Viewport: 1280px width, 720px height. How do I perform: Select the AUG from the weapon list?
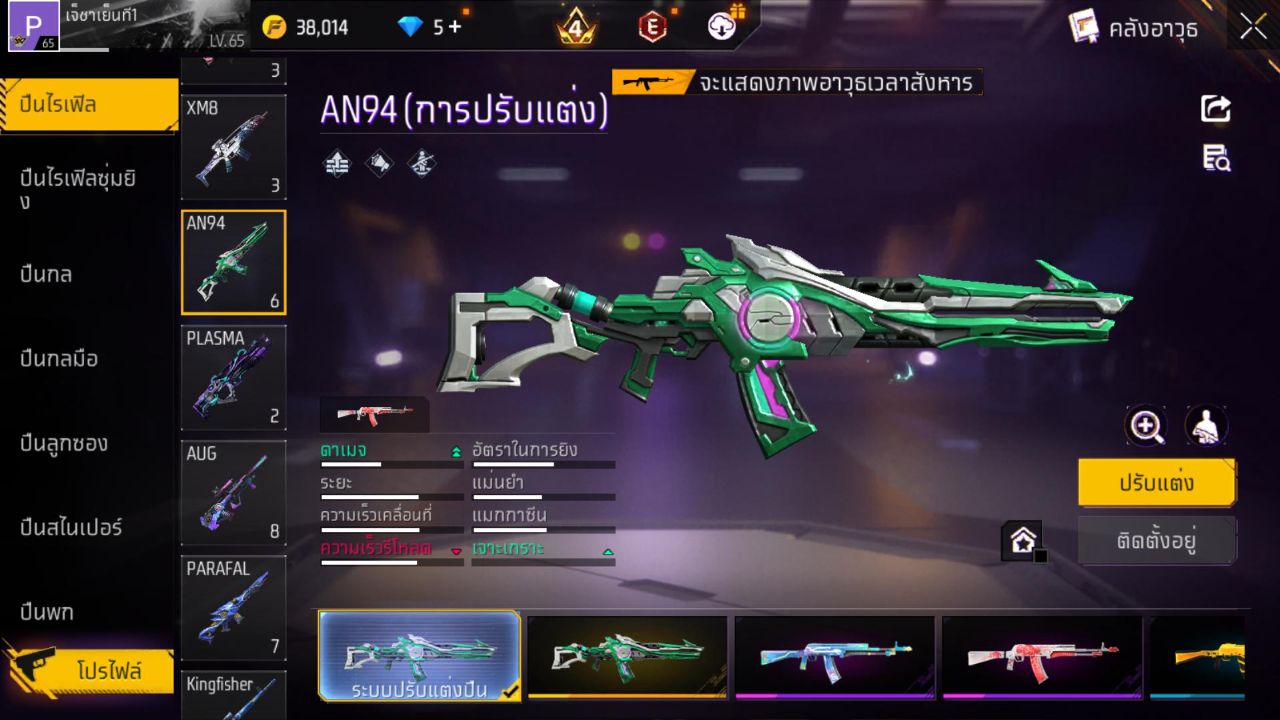[x=233, y=493]
